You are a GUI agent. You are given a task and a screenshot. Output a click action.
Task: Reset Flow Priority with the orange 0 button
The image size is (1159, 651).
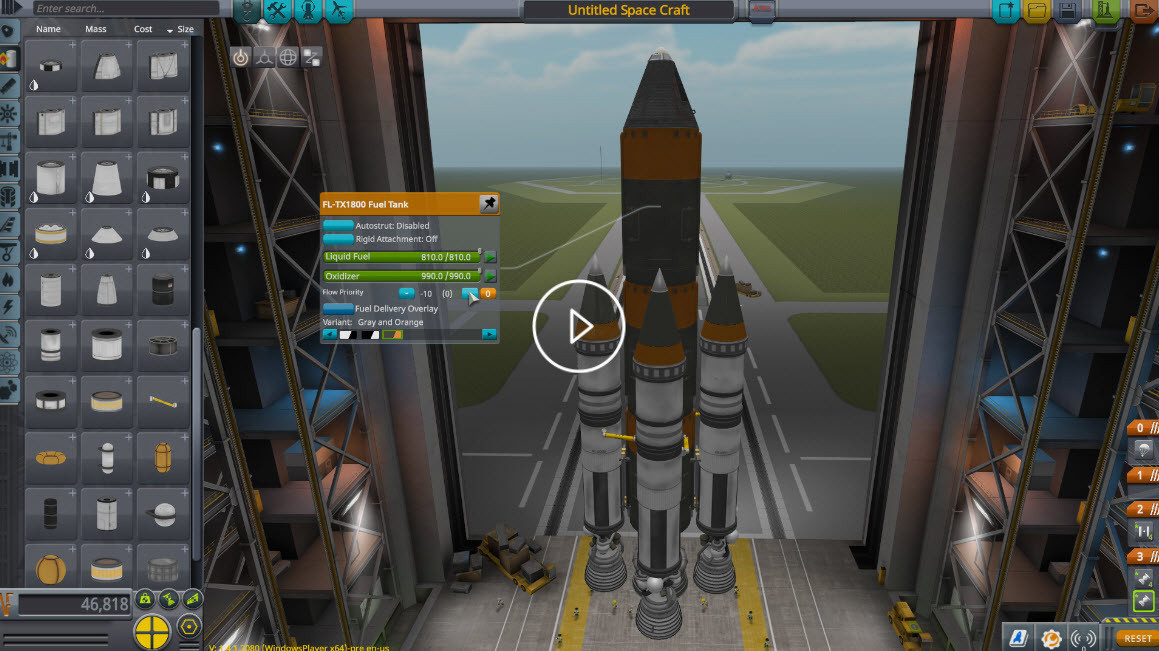[488, 293]
